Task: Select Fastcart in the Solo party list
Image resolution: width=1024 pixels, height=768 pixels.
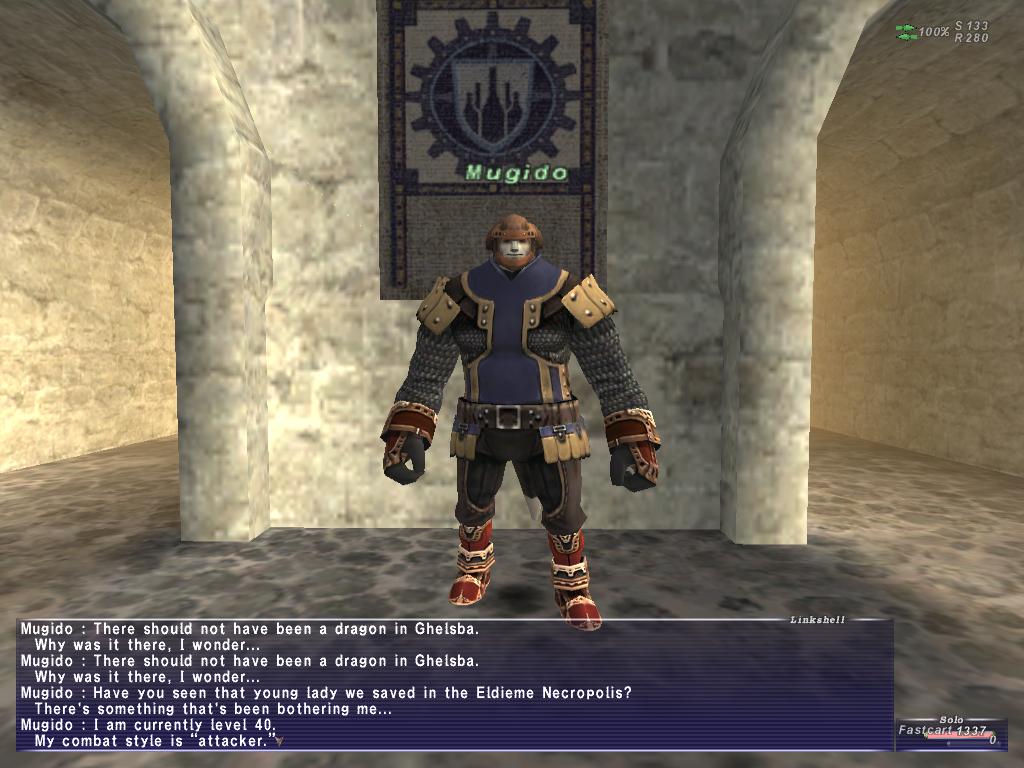Action: point(922,731)
